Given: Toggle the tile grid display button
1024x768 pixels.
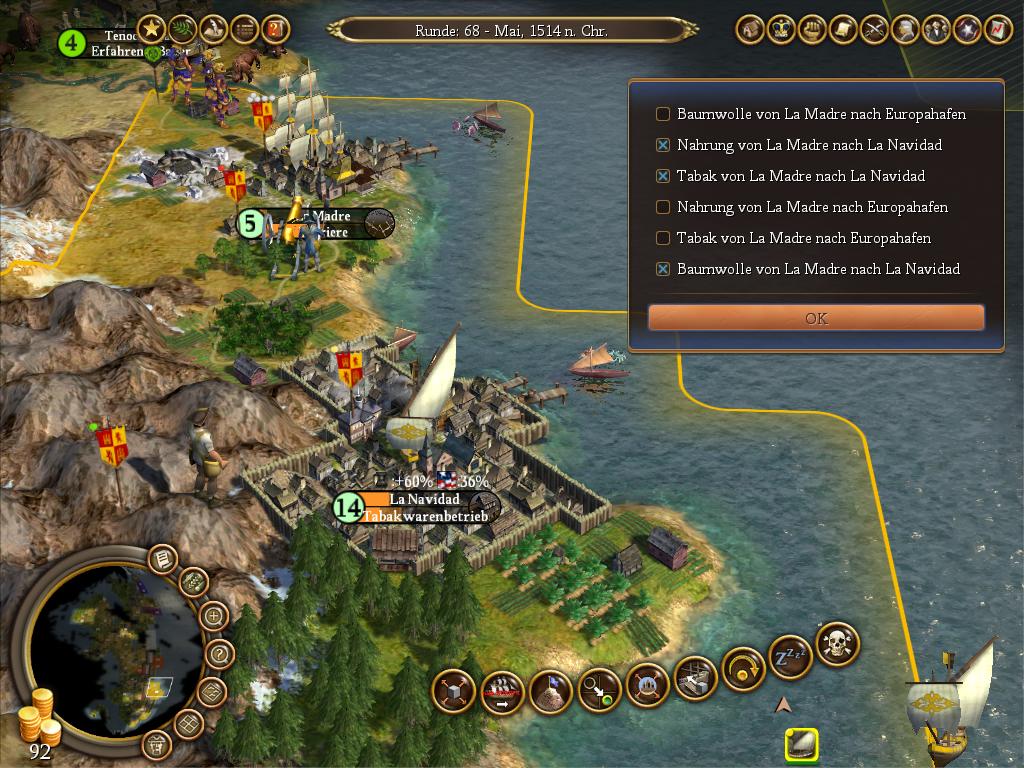Looking at the screenshot, I should (x=189, y=722).
